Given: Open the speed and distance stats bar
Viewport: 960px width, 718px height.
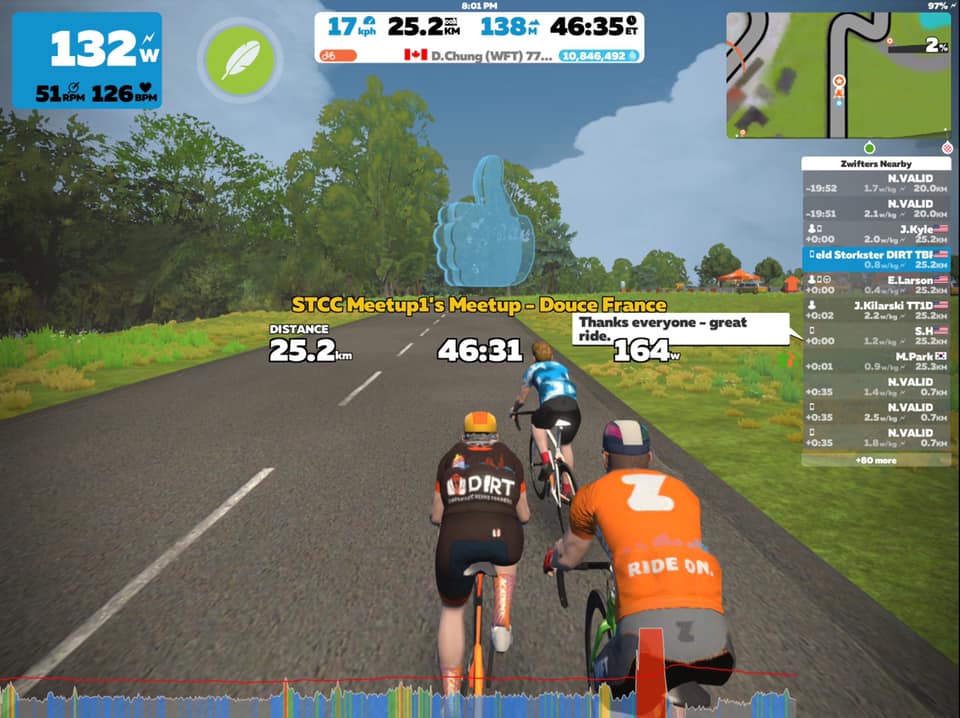Looking at the screenshot, I should point(480,27).
